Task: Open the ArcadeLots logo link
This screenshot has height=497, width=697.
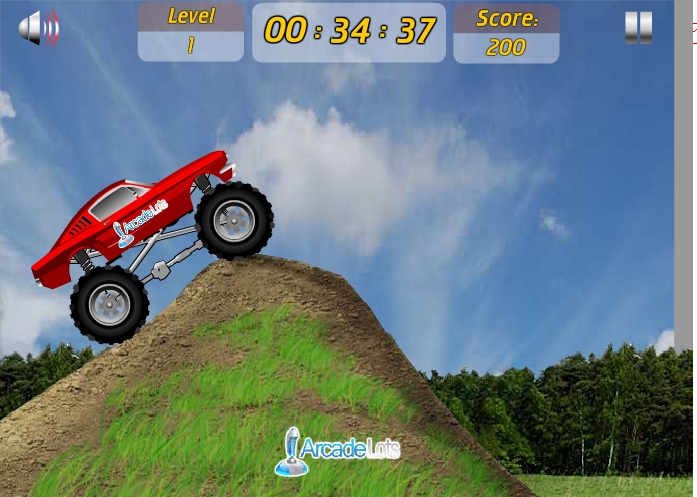Action: point(337,449)
